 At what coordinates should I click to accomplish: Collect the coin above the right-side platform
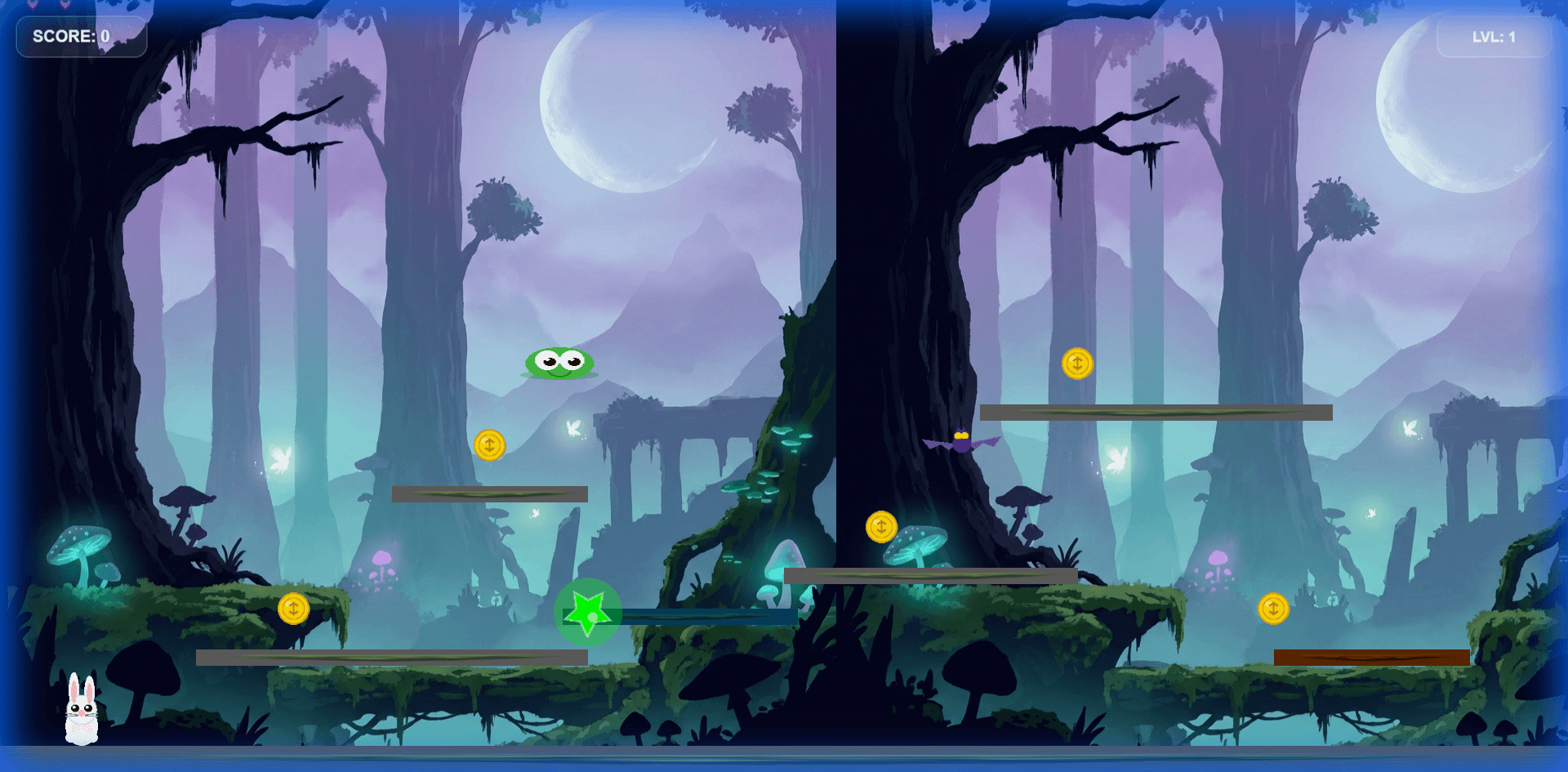tap(1078, 365)
